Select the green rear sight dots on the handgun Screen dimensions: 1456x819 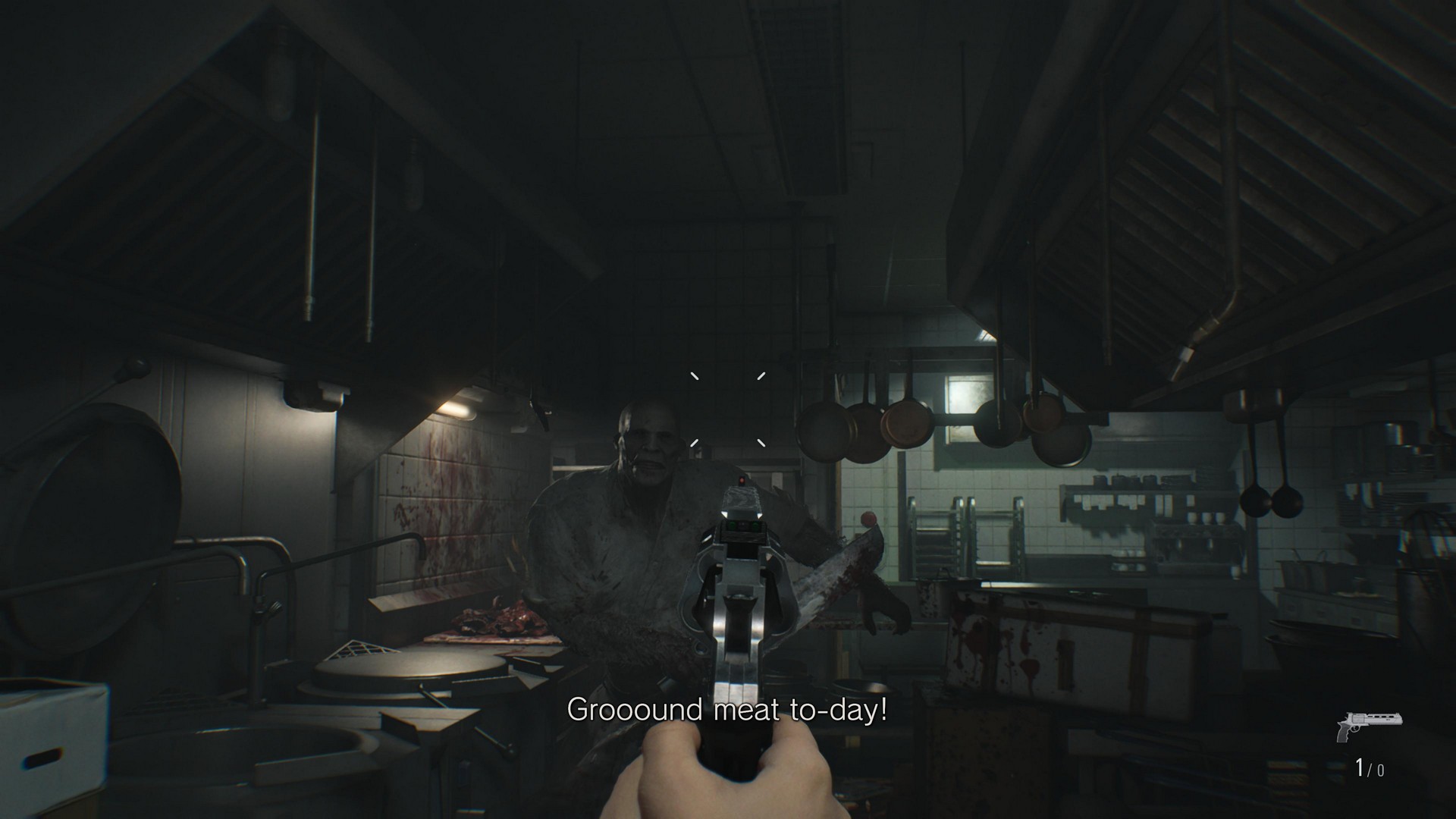[x=743, y=526]
